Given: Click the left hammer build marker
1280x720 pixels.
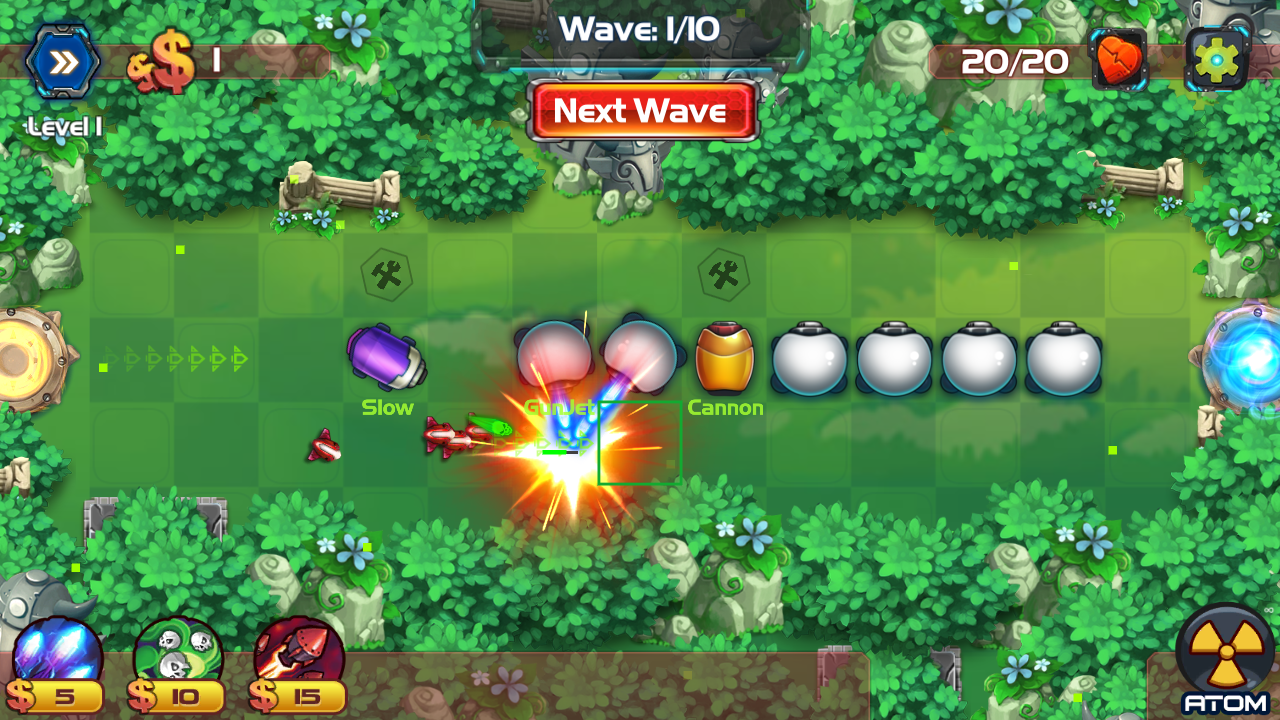Looking at the screenshot, I should tap(385, 275).
